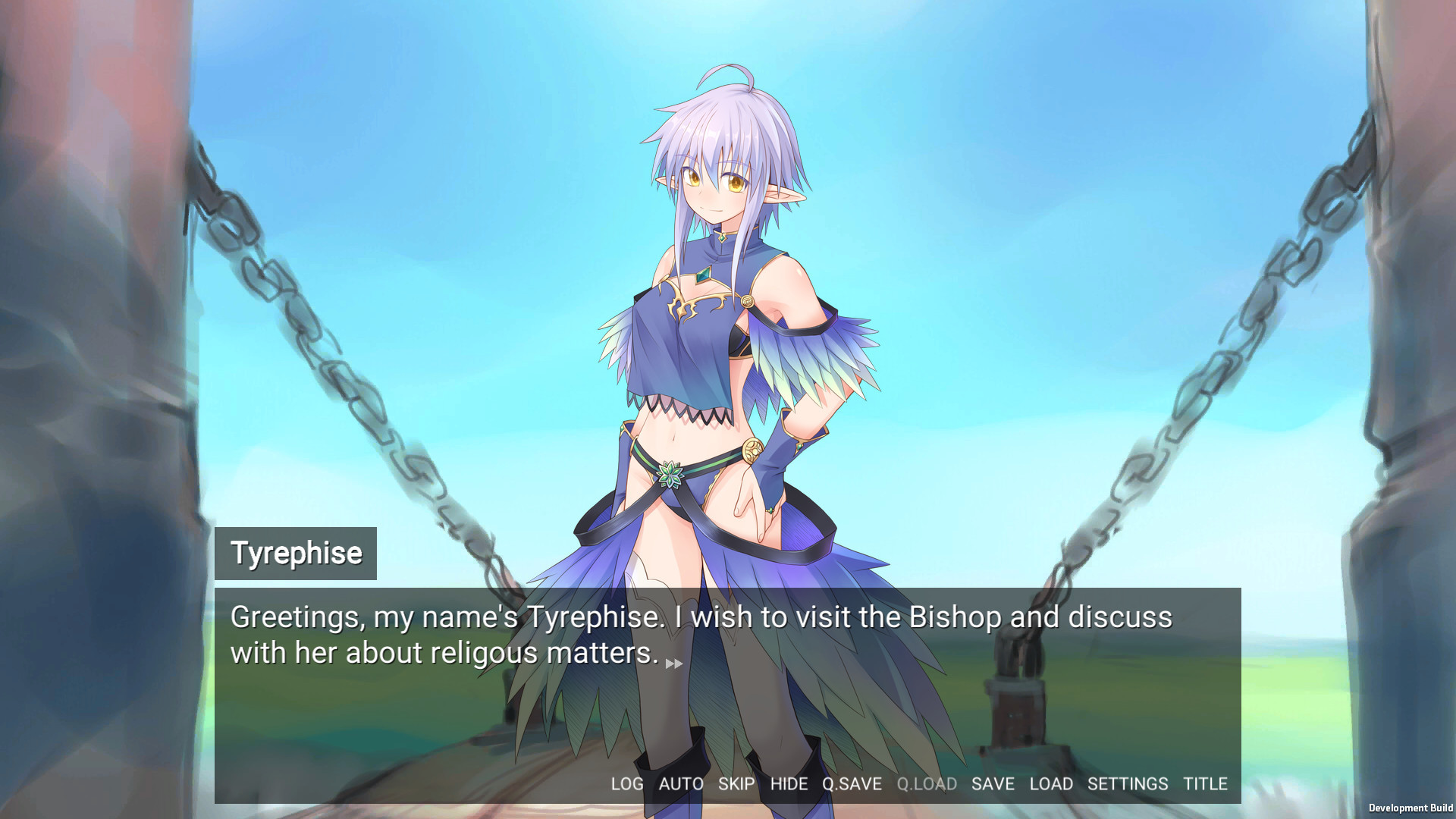Open the LOG to review dialogue history
The height and width of the screenshot is (819, 1456).
pyautogui.click(x=626, y=784)
